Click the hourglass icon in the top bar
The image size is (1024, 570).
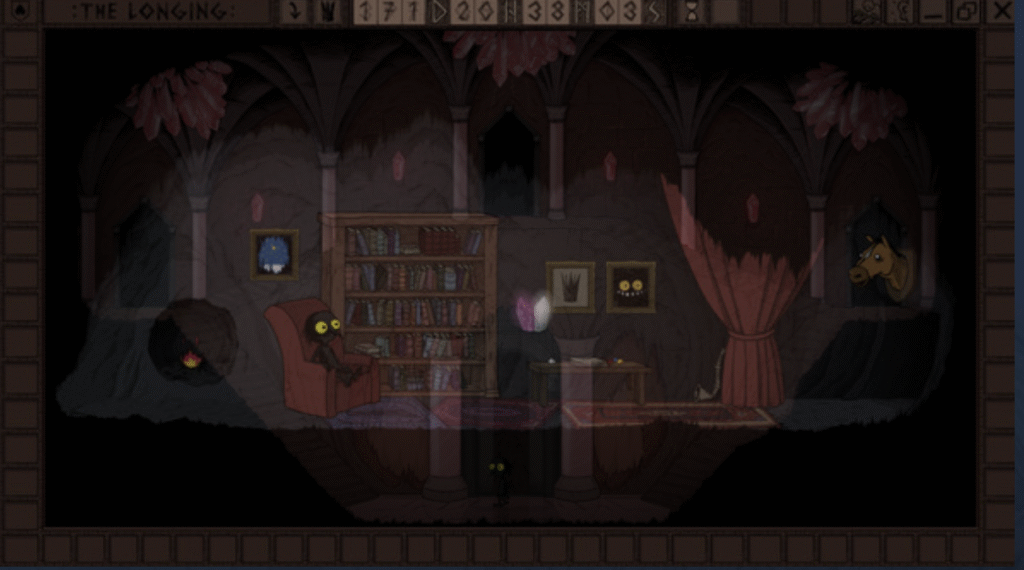coord(691,12)
